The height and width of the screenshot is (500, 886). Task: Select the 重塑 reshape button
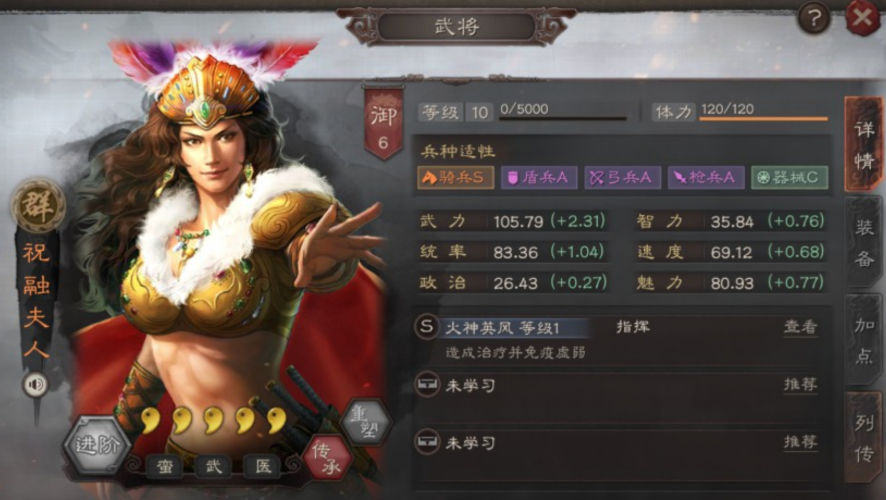(365, 420)
